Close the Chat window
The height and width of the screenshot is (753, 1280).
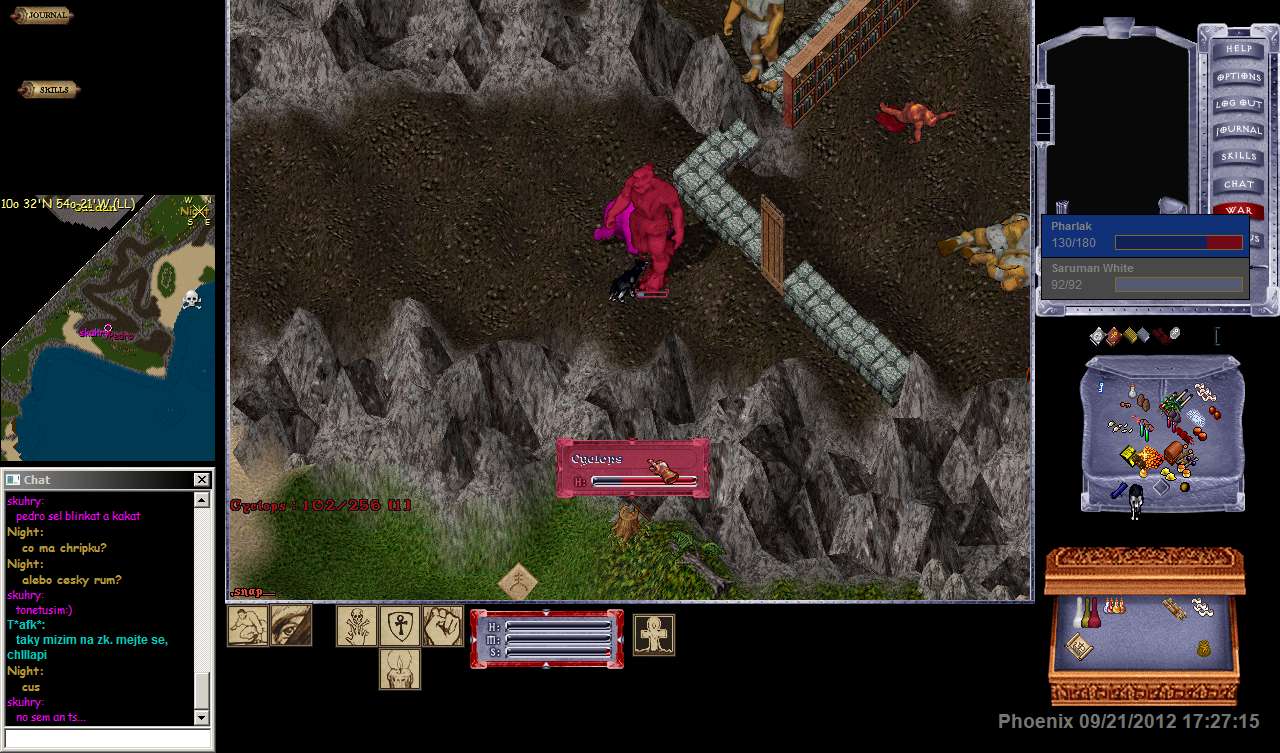coord(201,480)
